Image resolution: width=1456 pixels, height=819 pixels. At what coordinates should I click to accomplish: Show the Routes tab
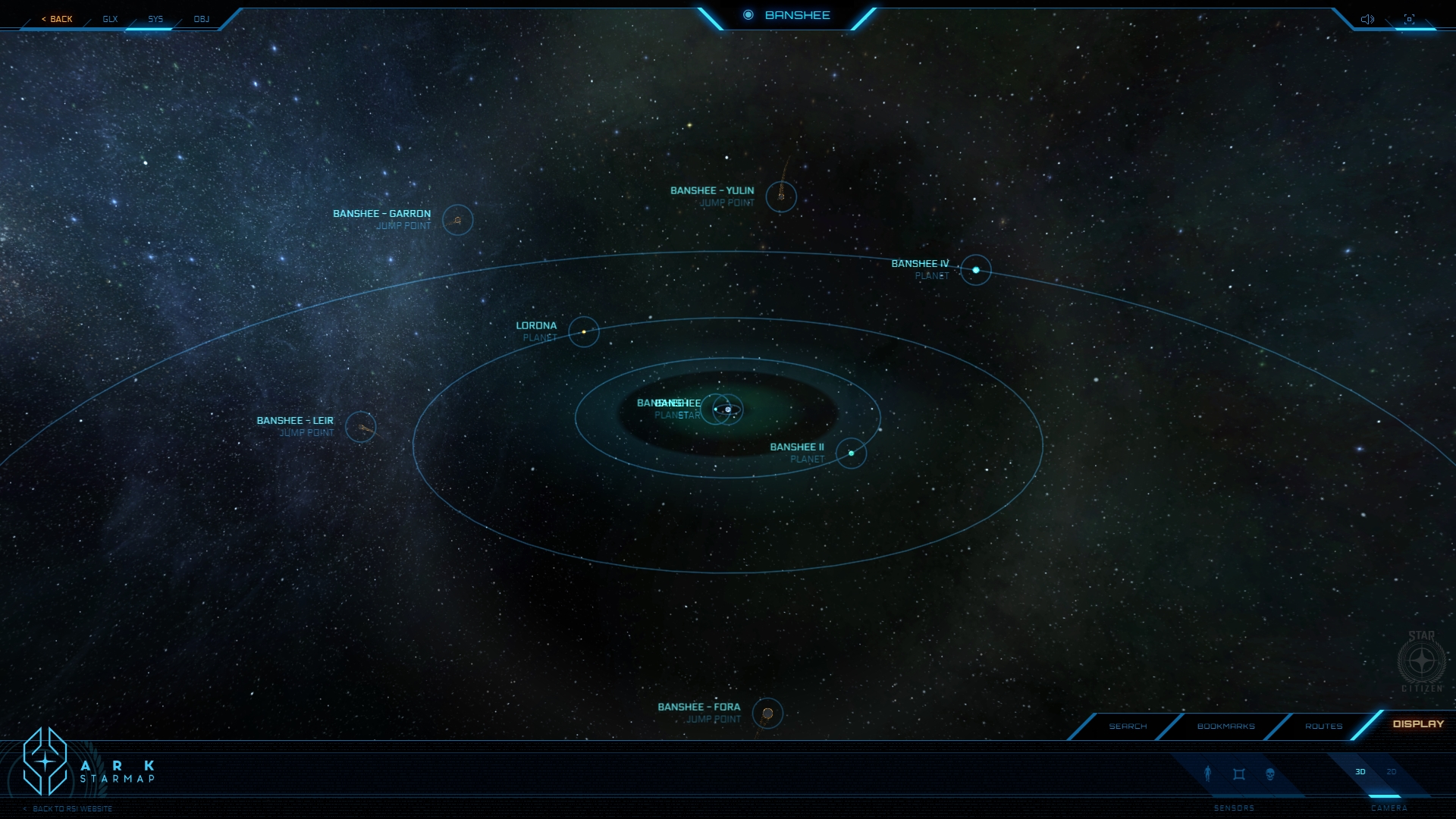[1323, 726]
